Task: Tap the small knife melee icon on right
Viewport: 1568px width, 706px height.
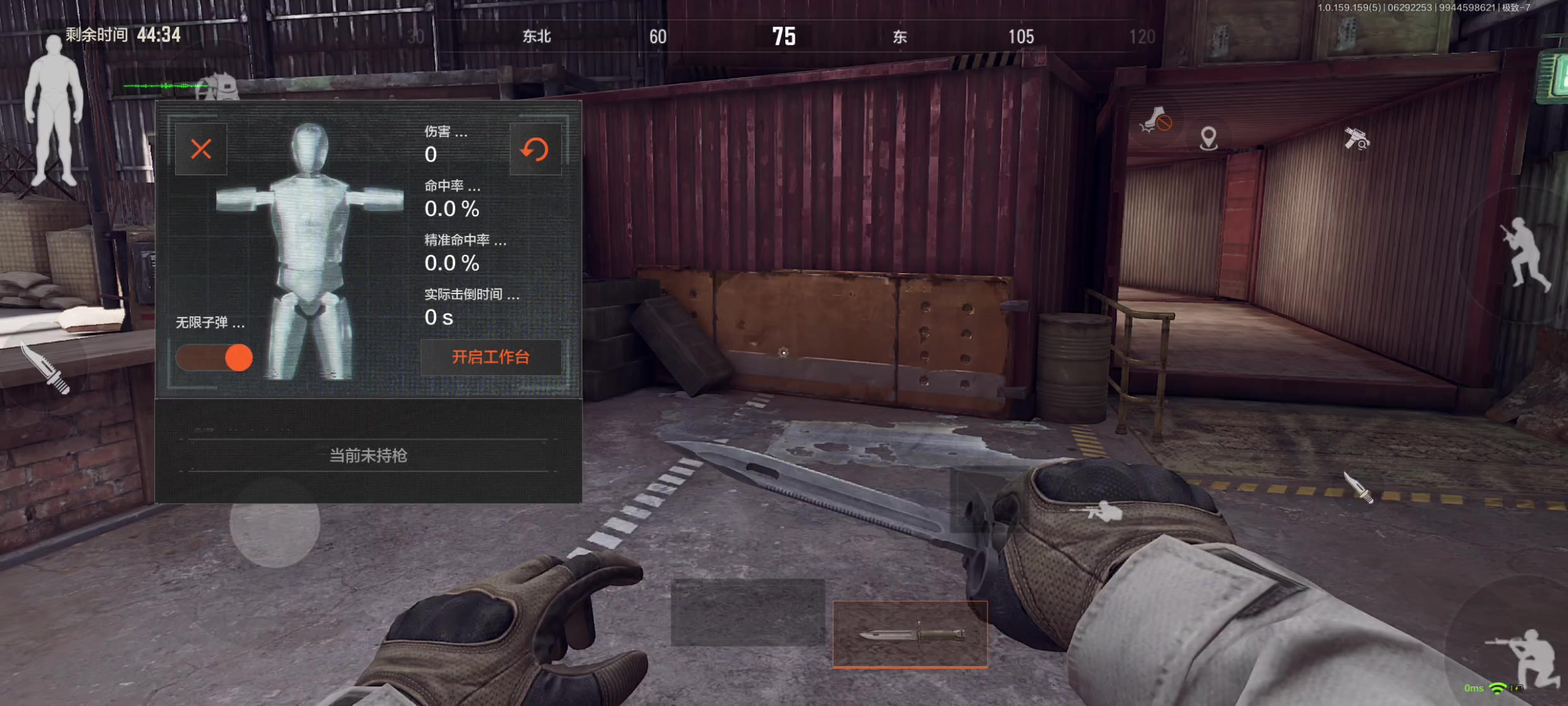Action: pos(1358,488)
